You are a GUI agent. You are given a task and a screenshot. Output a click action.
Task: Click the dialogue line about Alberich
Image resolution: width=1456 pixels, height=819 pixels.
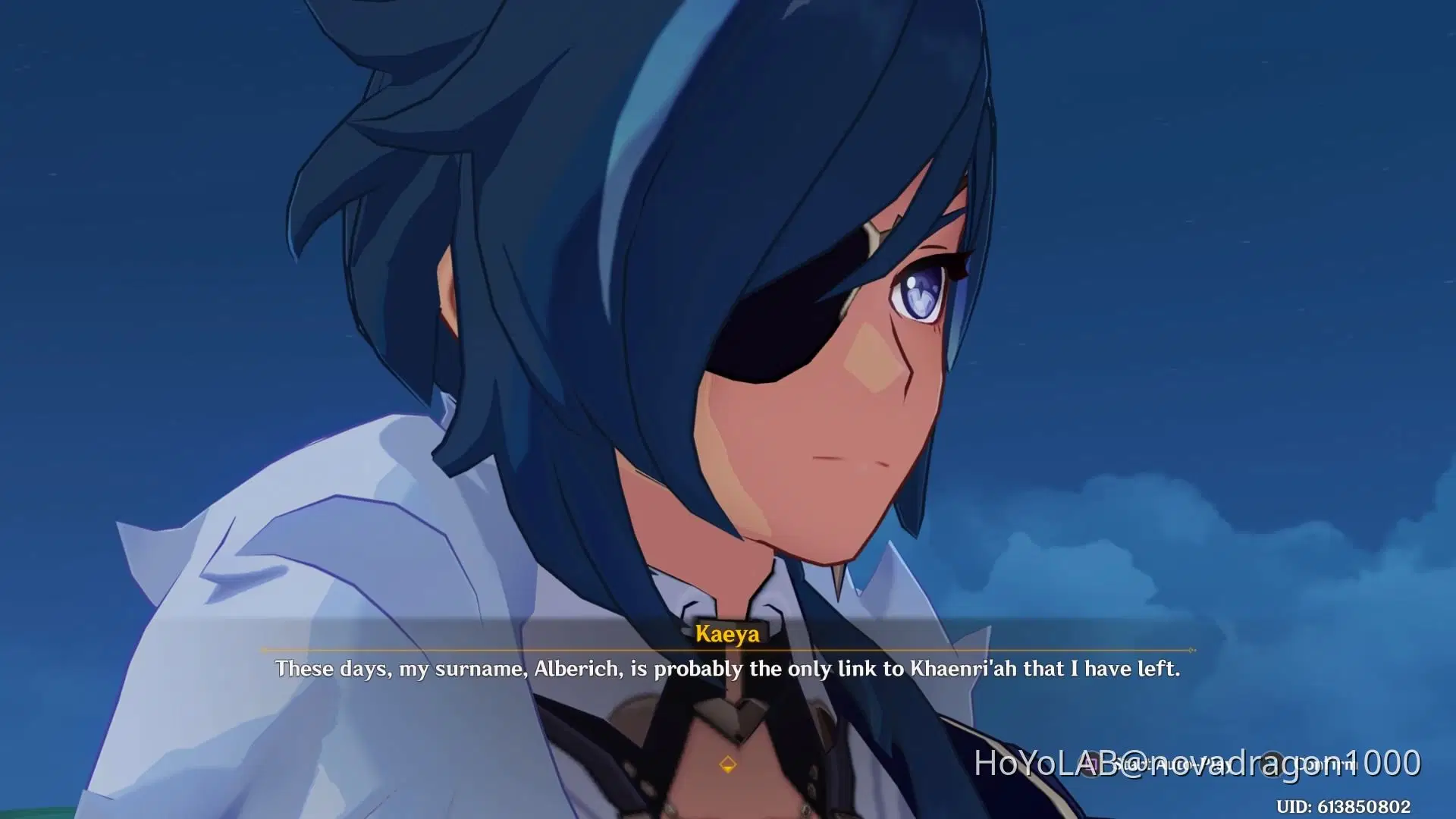(x=728, y=670)
